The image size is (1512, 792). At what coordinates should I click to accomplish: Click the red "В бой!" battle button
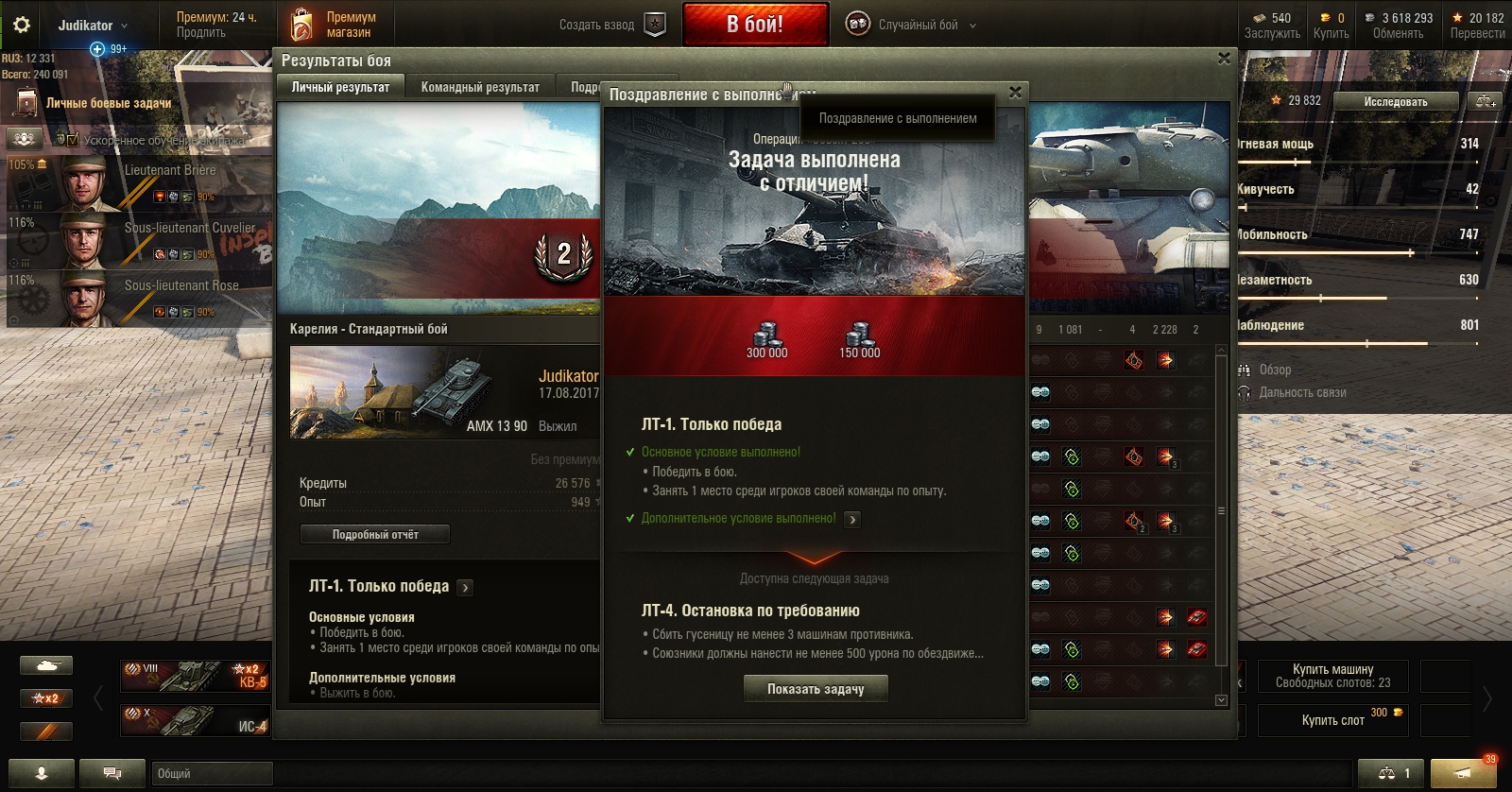[754, 25]
